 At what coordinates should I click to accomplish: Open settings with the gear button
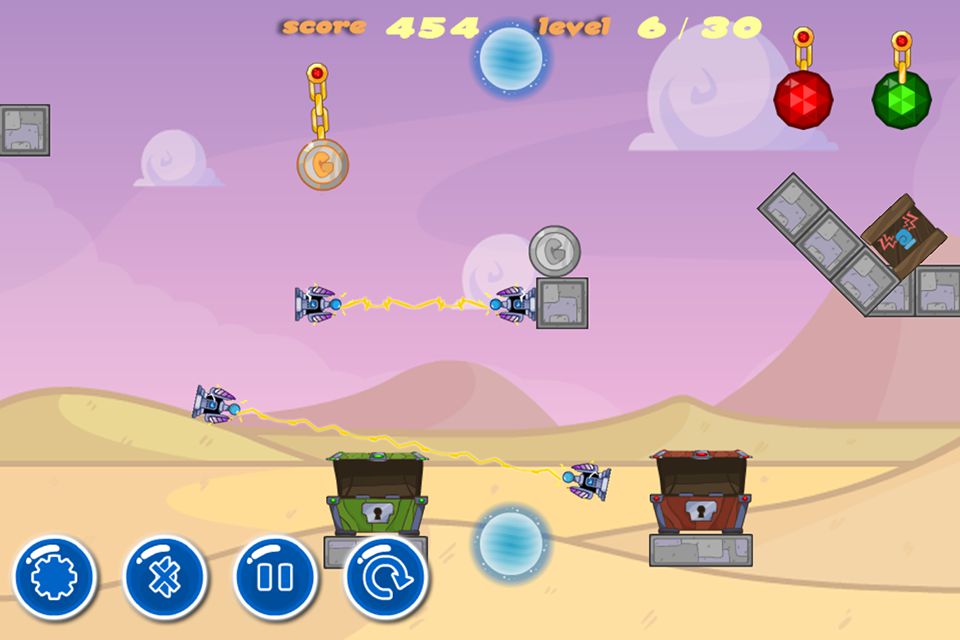click(x=54, y=578)
